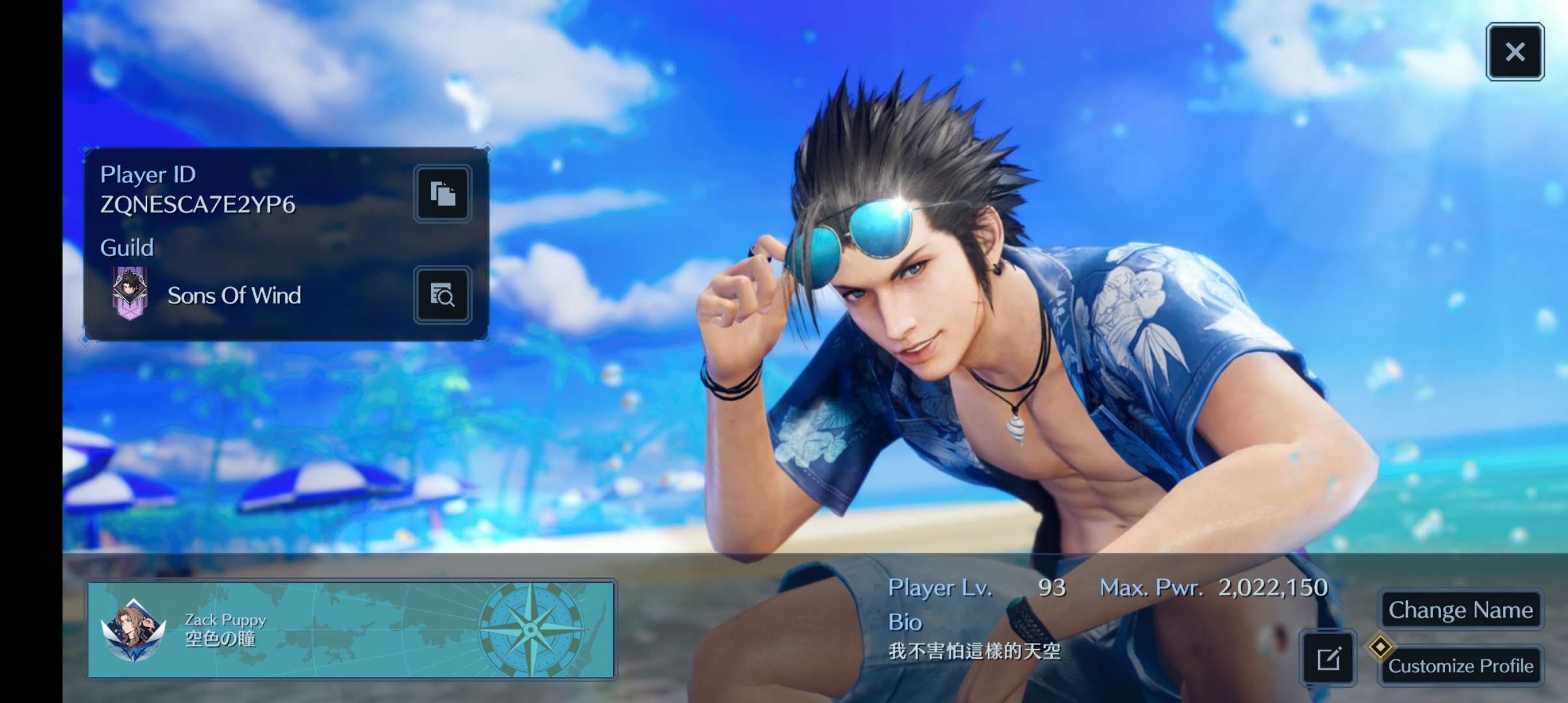Copy the Player ID to clipboard

443,194
